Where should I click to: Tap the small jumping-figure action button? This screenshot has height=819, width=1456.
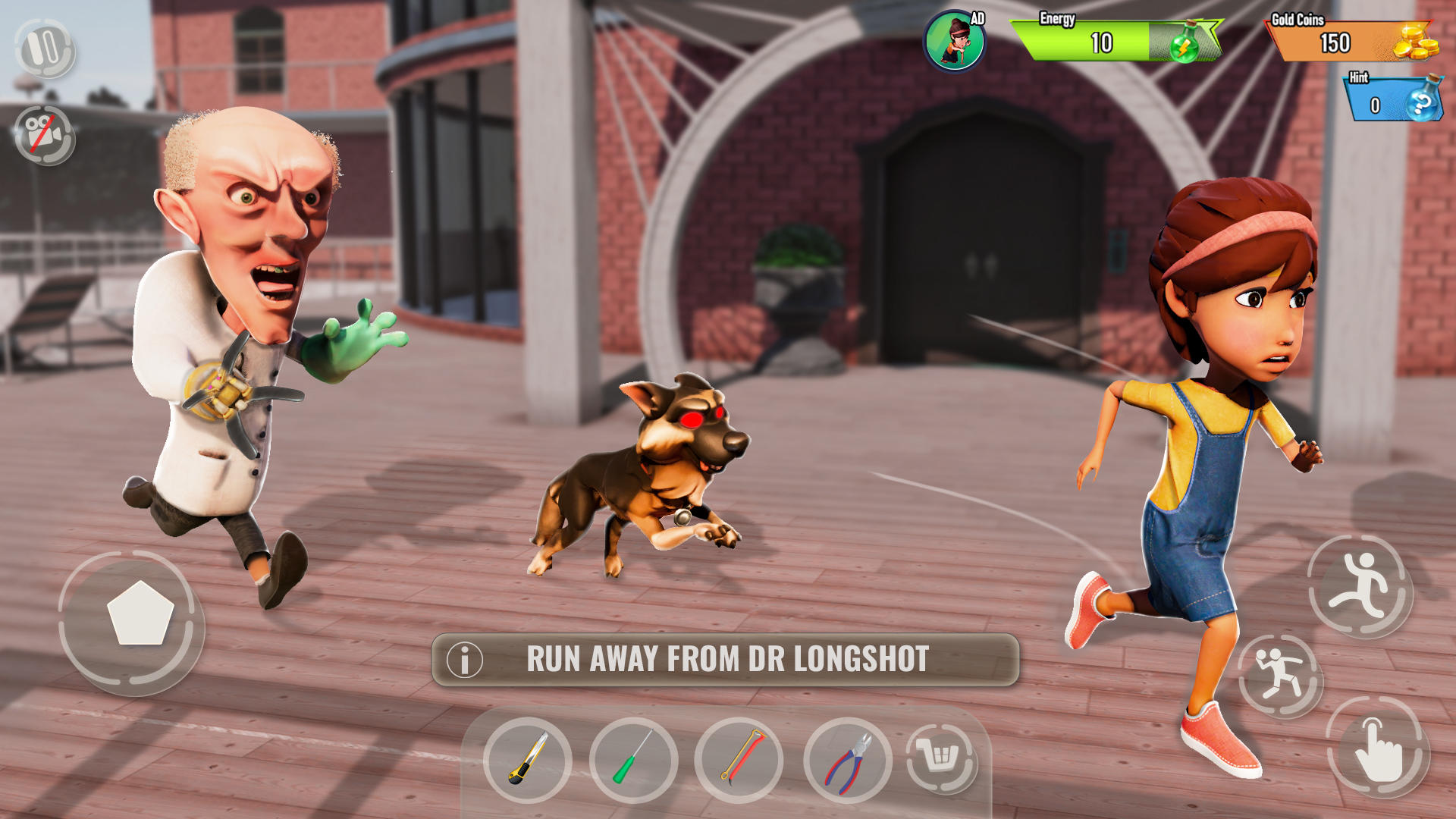click(1280, 675)
